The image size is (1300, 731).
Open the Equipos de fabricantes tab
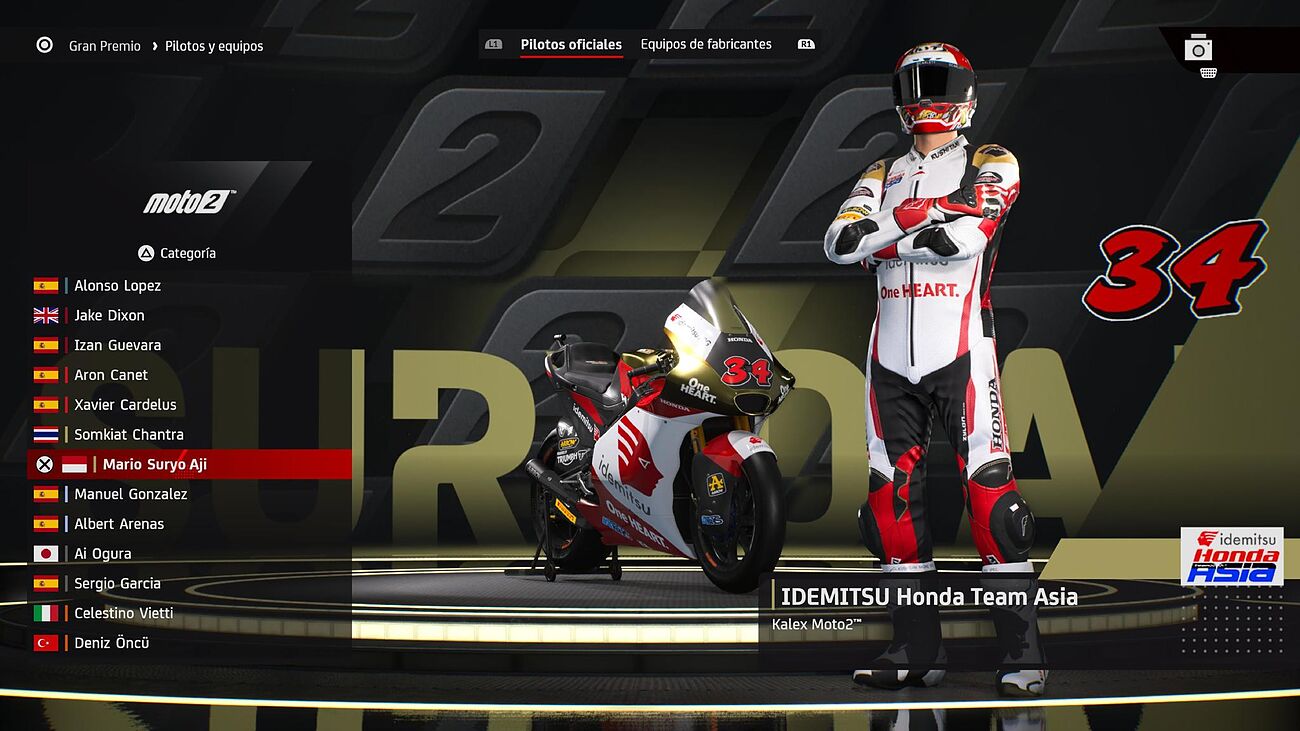click(x=706, y=45)
